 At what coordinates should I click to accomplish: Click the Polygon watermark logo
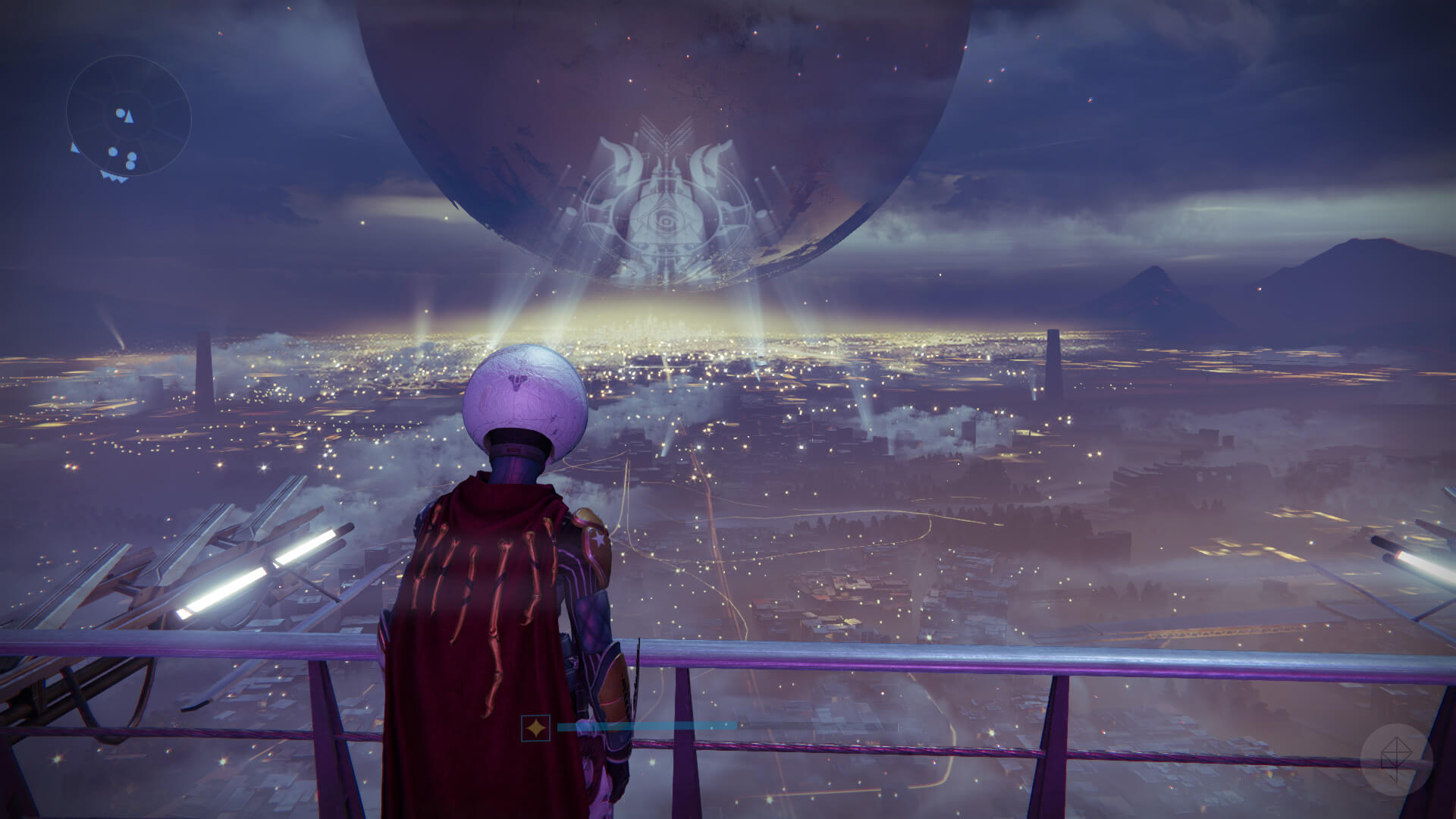tap(1396, 760)
